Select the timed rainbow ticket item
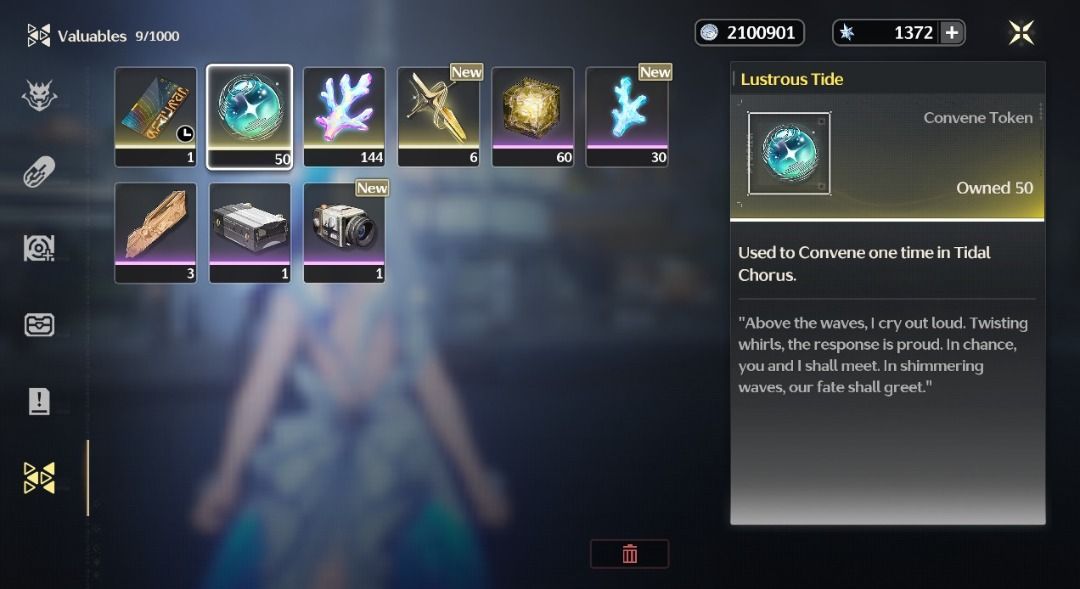The width and height of the screenshot is (1080, 589). 156,116
